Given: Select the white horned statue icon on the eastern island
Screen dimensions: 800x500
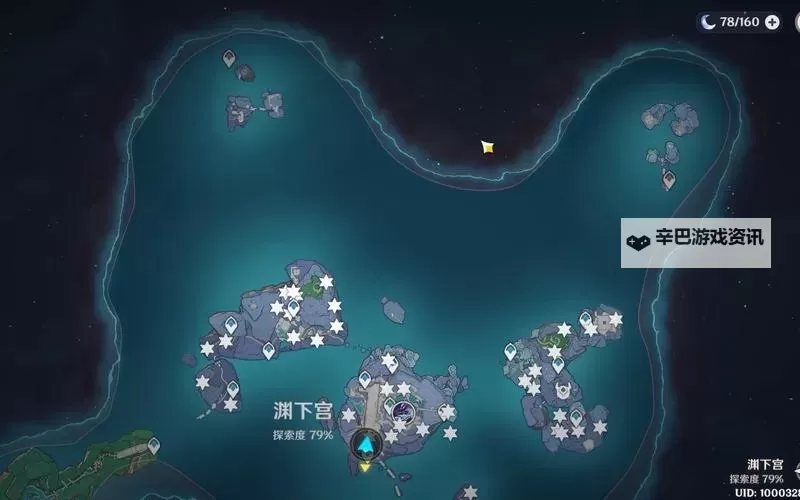Looking at the screenshot, I should click(562, 390).
